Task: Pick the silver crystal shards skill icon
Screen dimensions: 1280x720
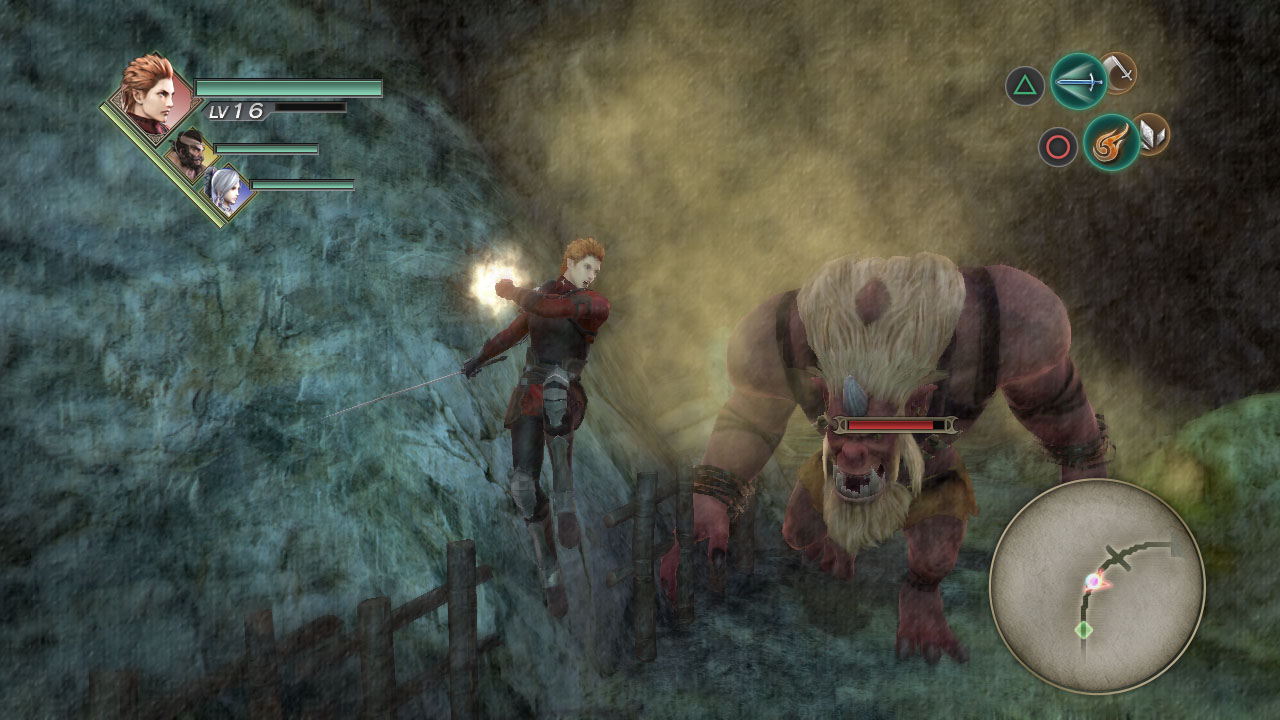Action: point(1154,134)
